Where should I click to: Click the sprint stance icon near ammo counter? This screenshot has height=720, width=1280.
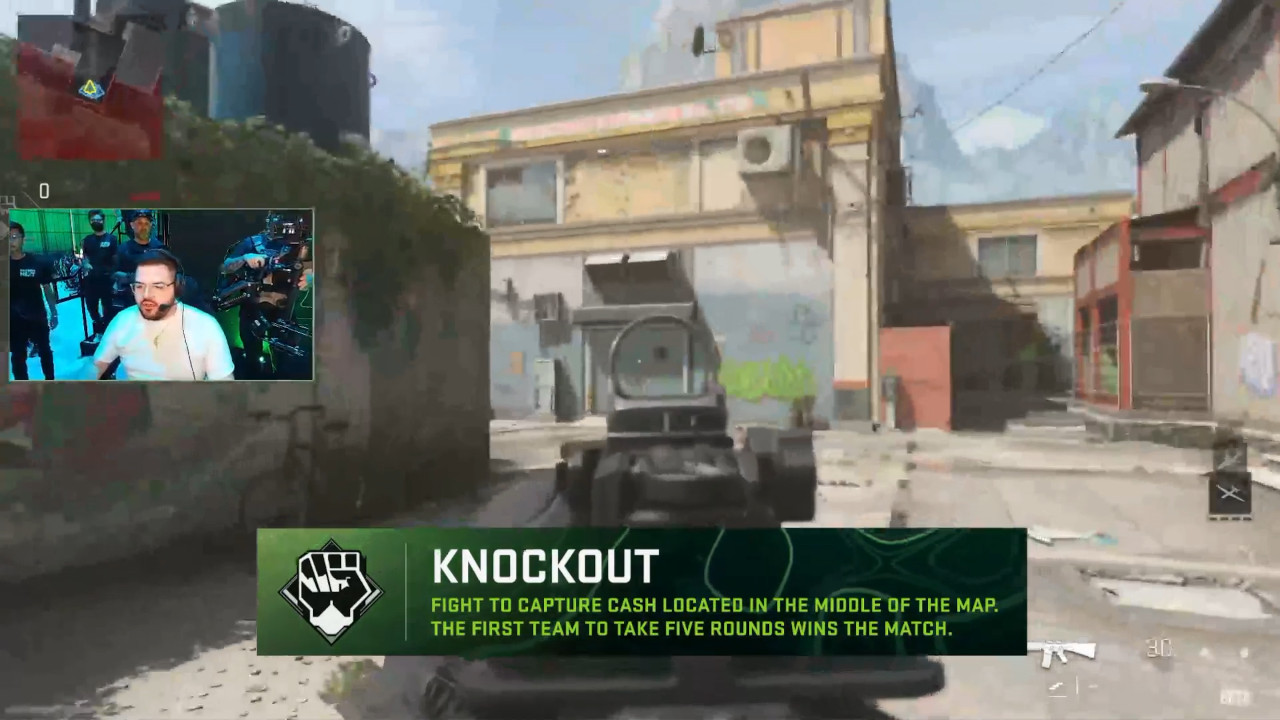tap(1058, 686)
